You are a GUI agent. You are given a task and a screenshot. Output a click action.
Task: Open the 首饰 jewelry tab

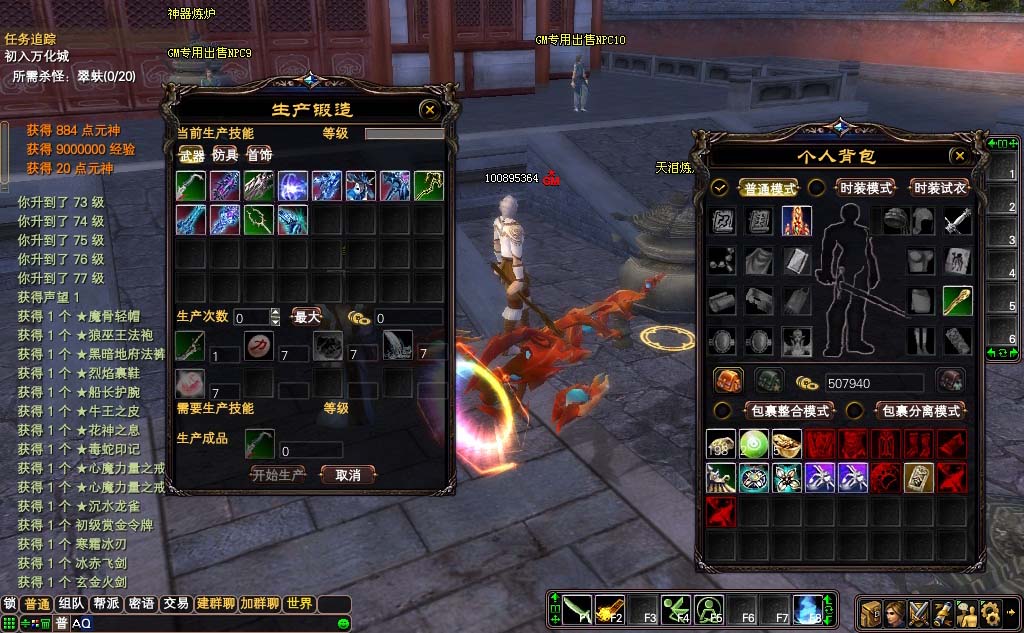point(259,155)
